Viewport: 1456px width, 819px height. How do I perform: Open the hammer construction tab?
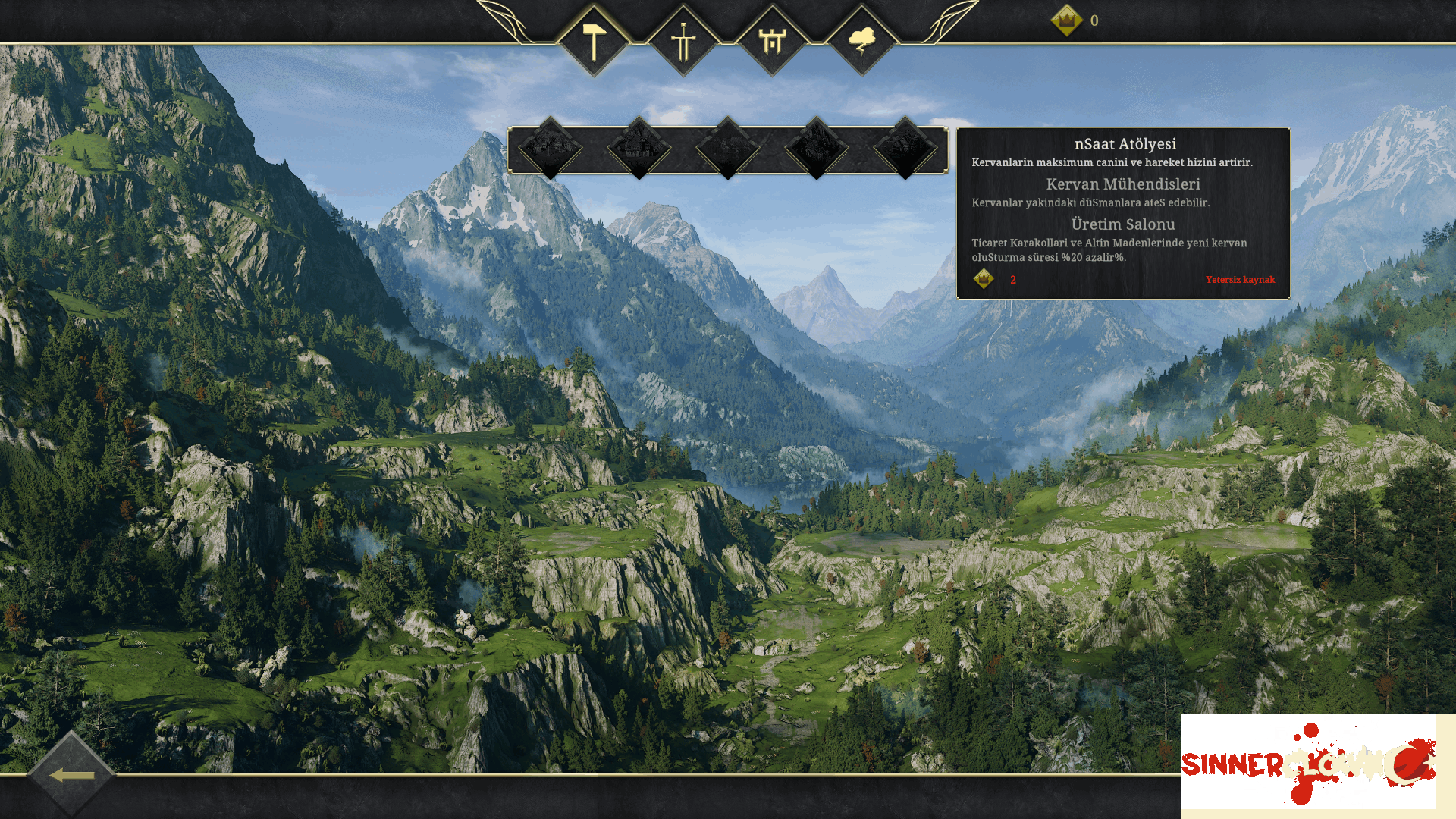click(594, 41)
